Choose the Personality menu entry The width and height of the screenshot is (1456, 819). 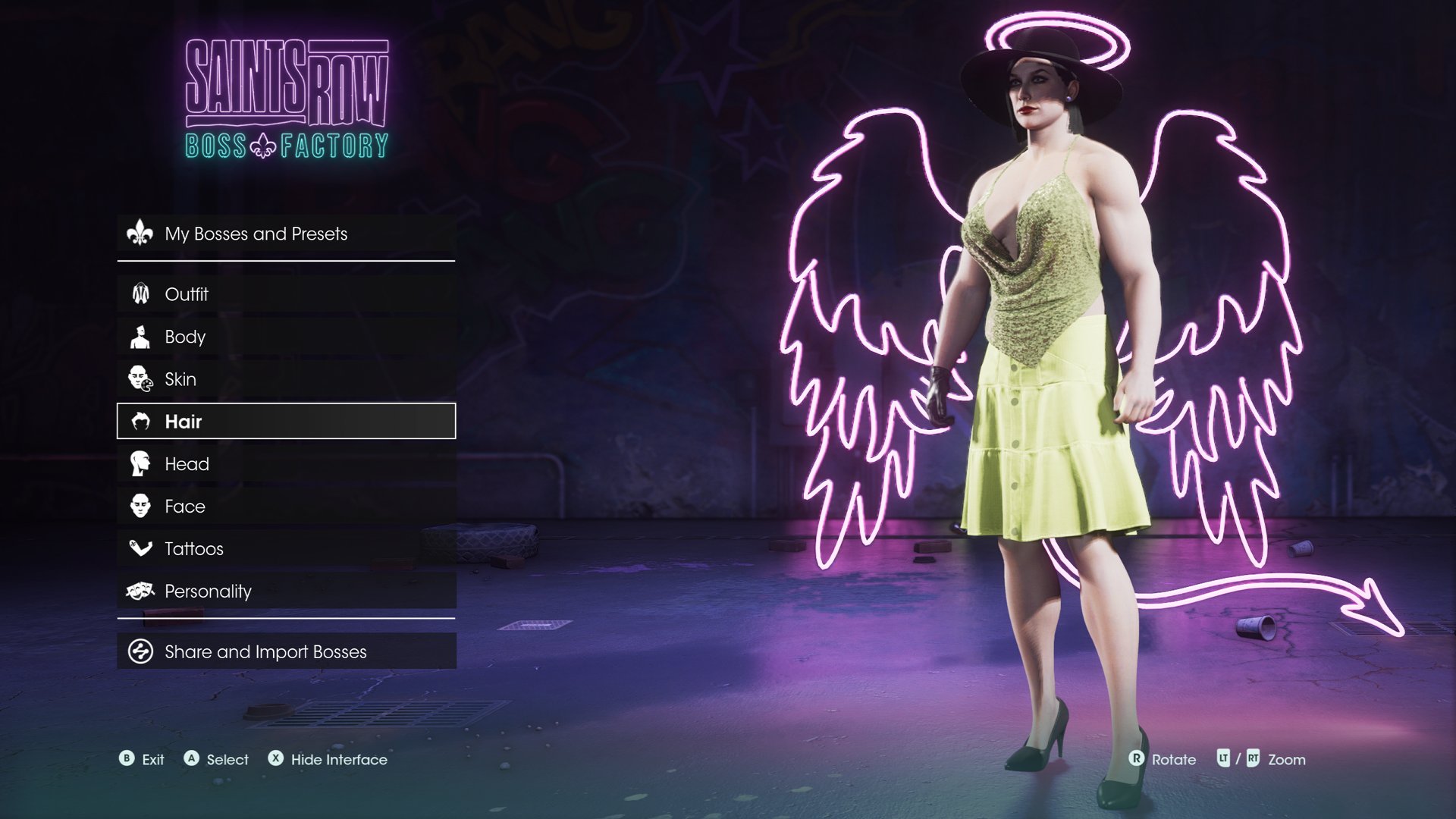[286, 591]
